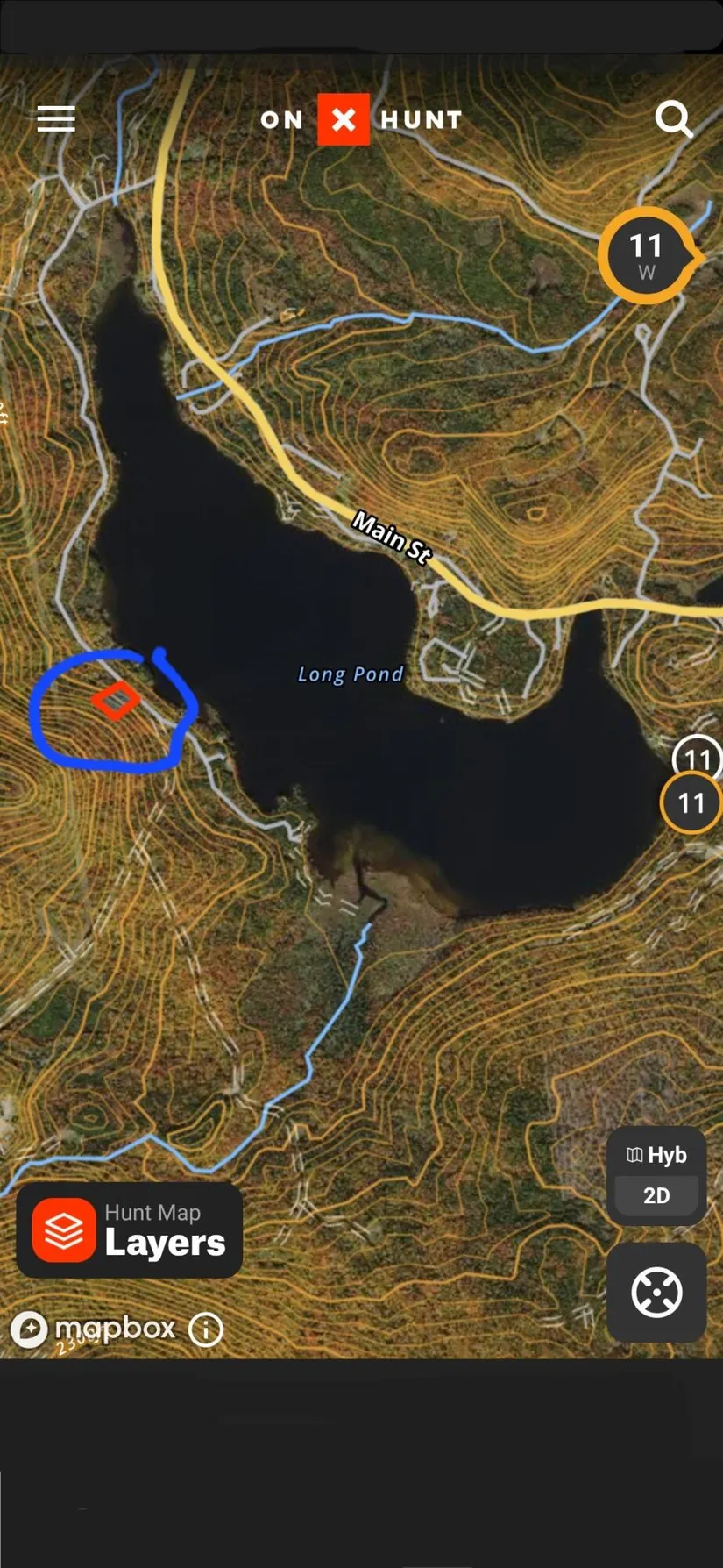The width and height of the screenshot is (723, 1568).
Task: Open the Hunt Map Layers panel
Action: click(x=130, y=1229)
